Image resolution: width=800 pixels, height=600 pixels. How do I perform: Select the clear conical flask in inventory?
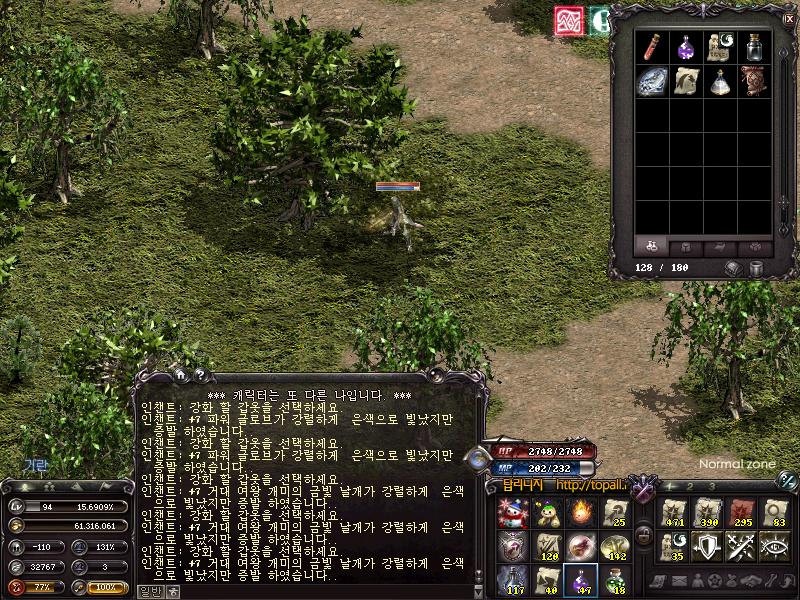(x=719, y=81)
